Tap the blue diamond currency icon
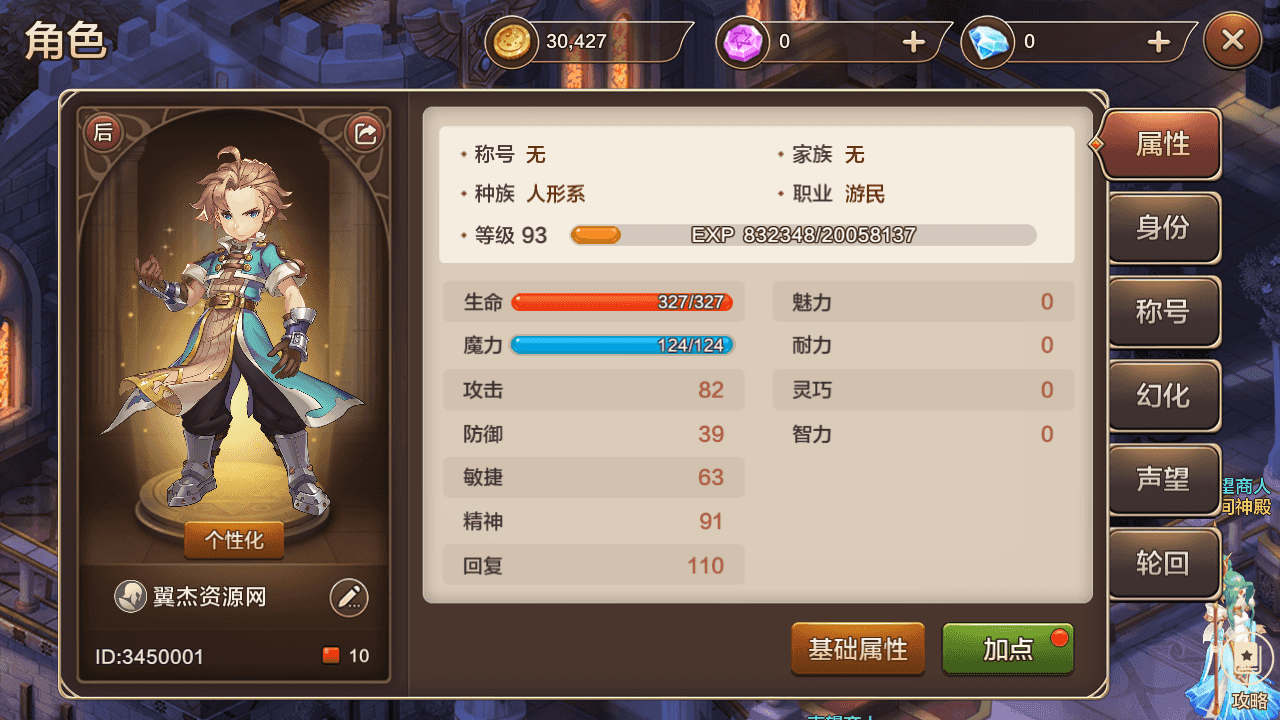Image resolution: width=1280 pixels, height=720 pixels. pos(987,42)
